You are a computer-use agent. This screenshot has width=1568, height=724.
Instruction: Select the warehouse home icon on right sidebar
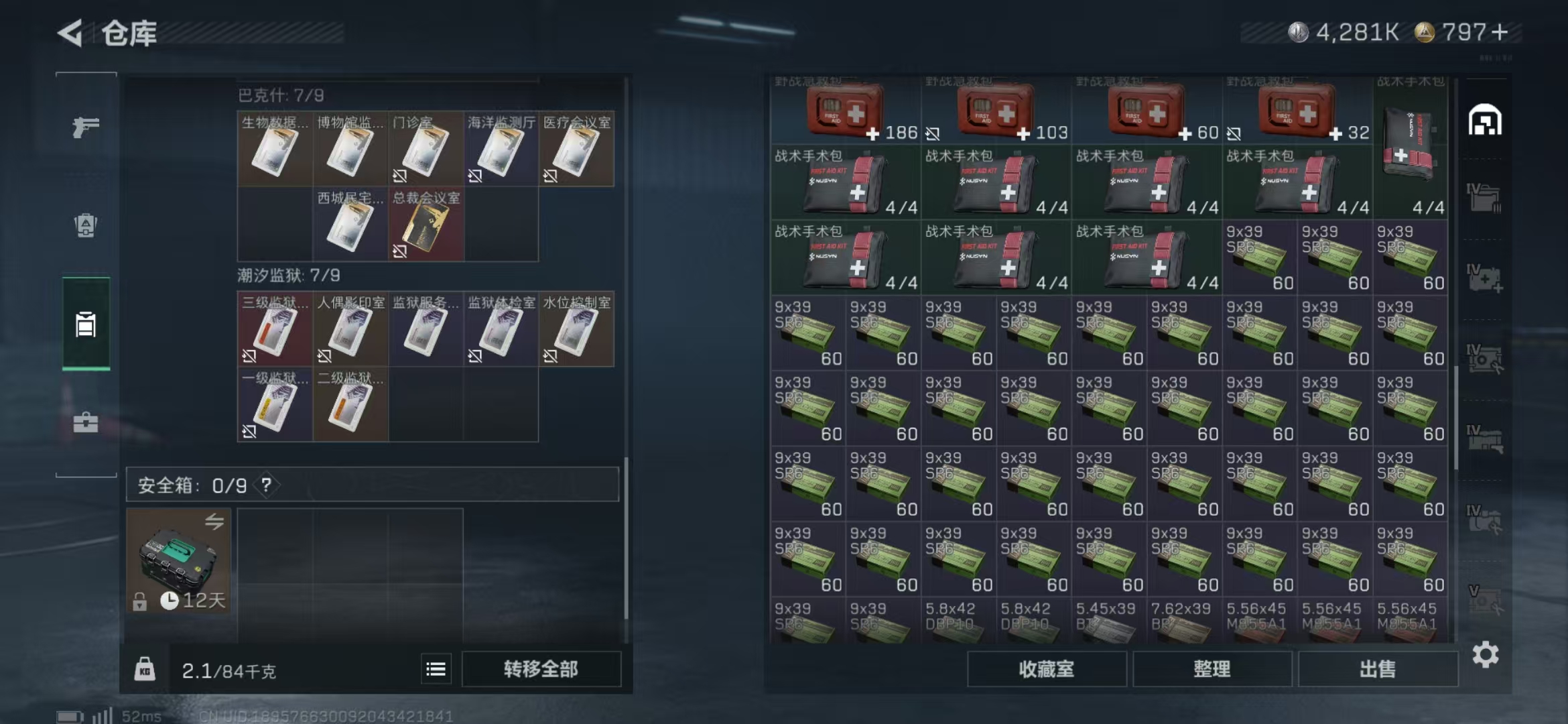[1486, 121]
